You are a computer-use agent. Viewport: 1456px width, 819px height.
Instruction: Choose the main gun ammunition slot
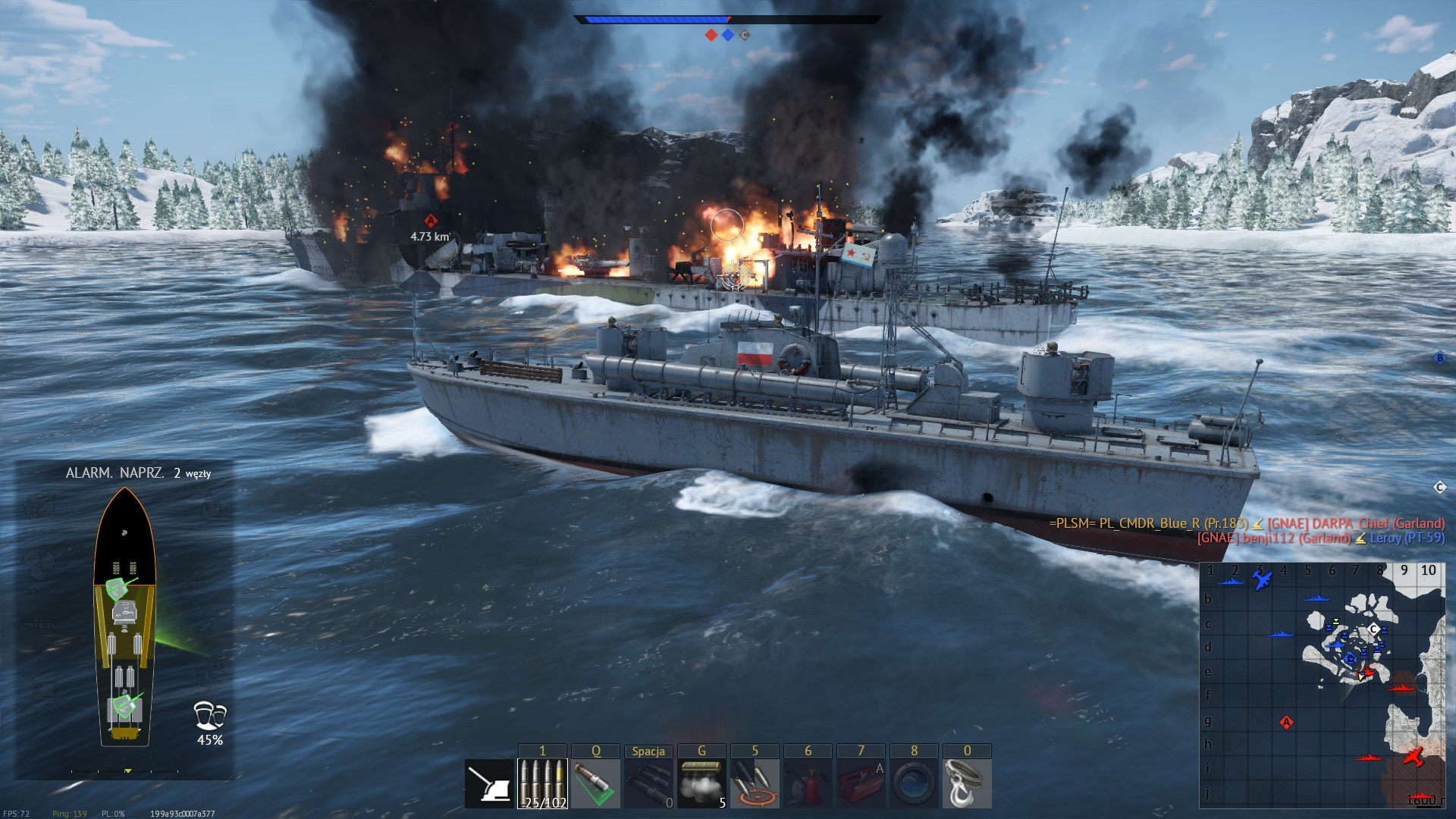pos(542,783)
